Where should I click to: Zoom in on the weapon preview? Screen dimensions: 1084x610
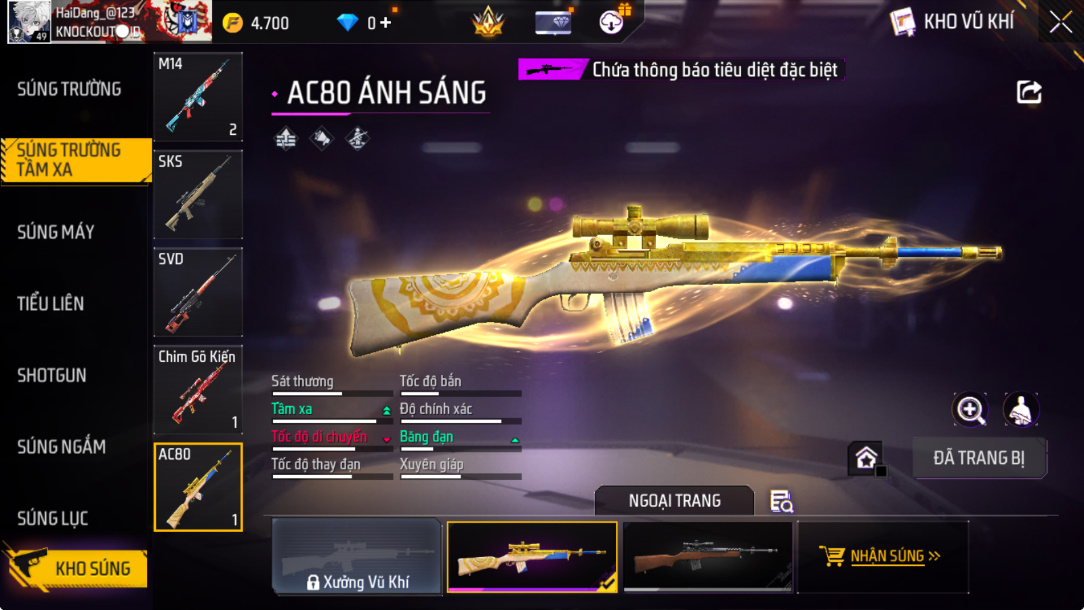[x=970, y=408]
